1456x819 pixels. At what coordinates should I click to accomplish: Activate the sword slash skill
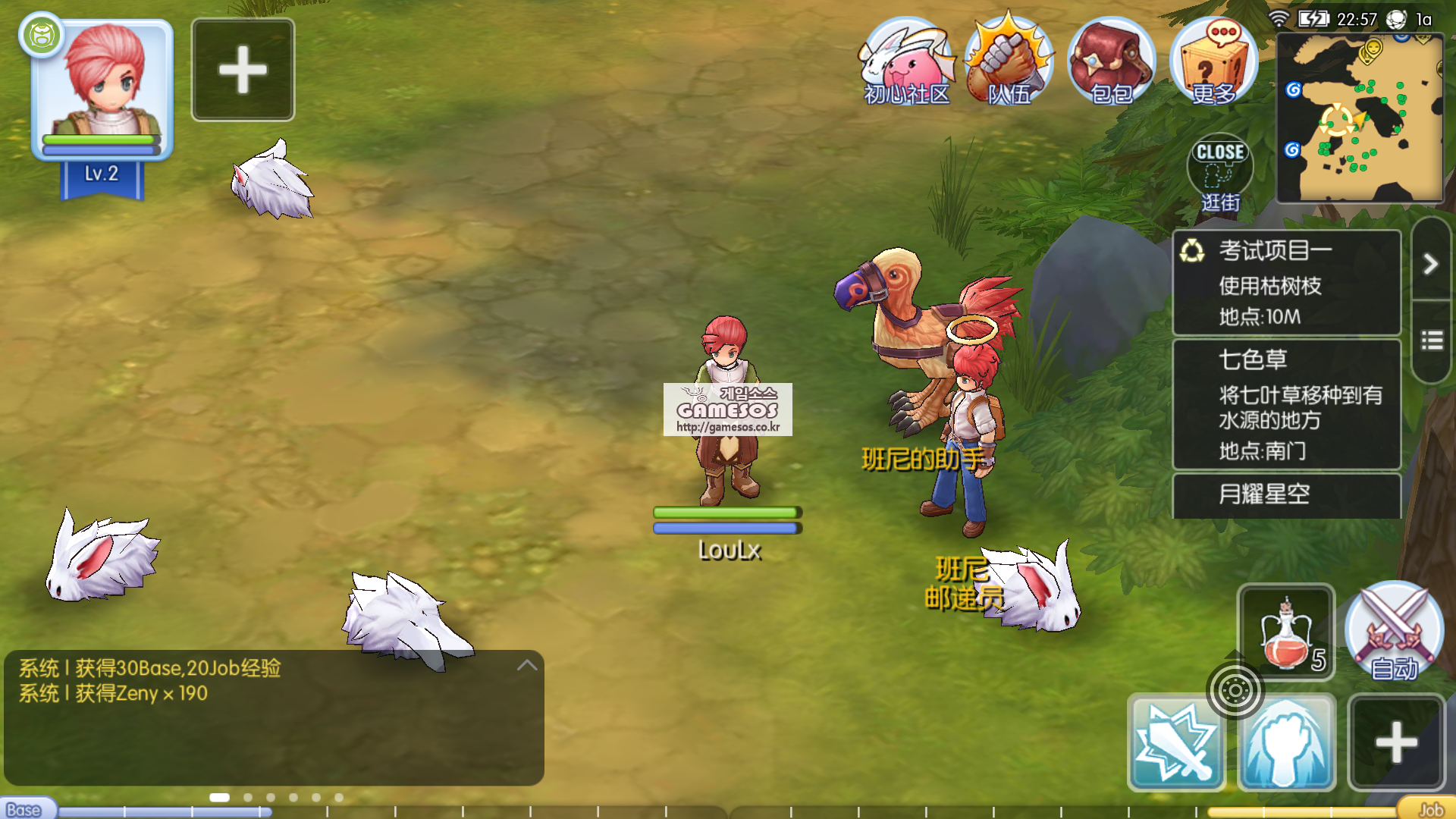coord(1176,743)
